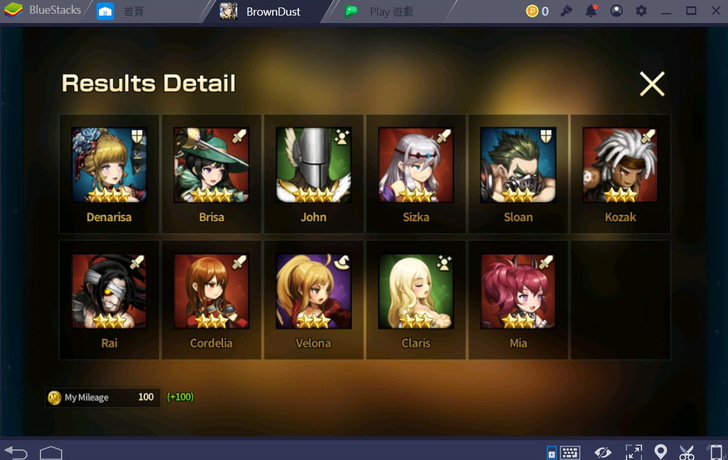Close the Results Detail panel
The width and height of the screenshot is (728, 460).
652,84
